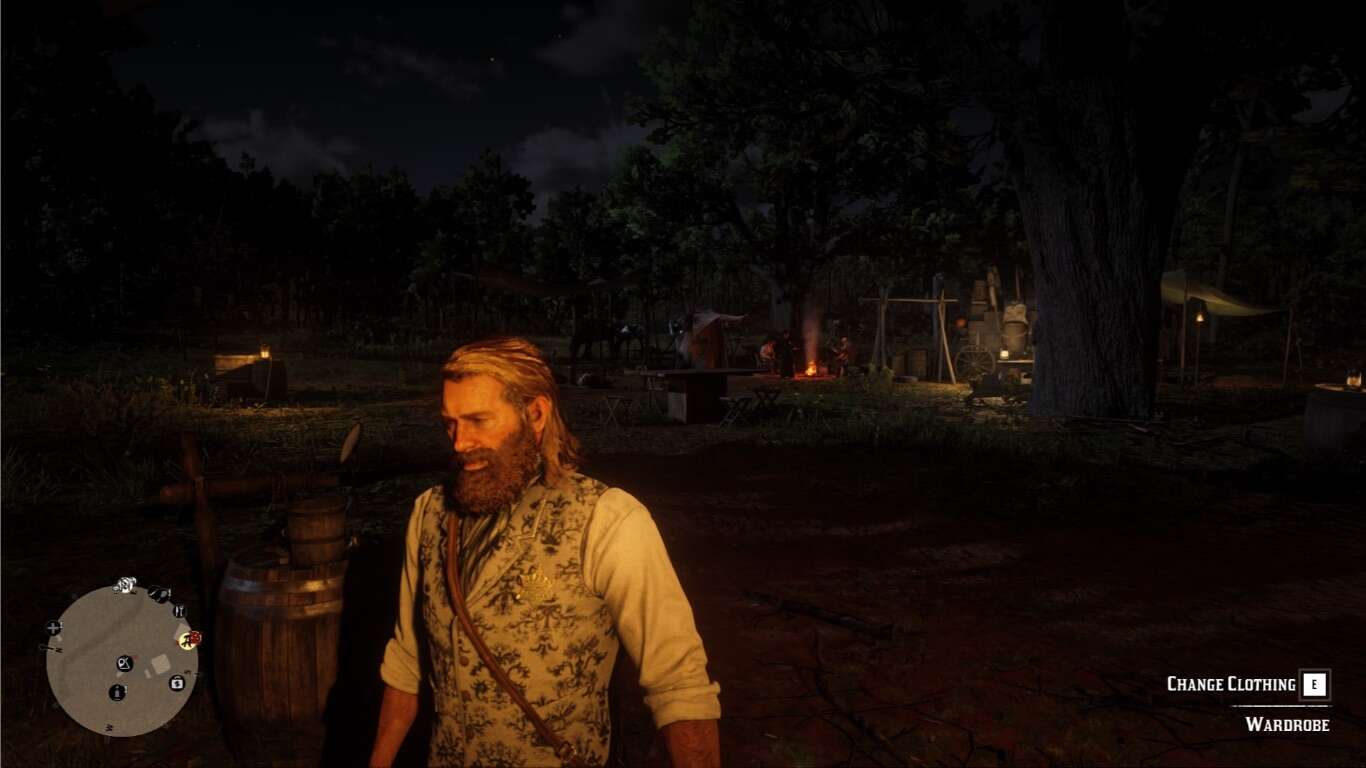Click the yellow player marker on the minimap
The height and width of the screenshot is (768, 1366).
point(187,640)
